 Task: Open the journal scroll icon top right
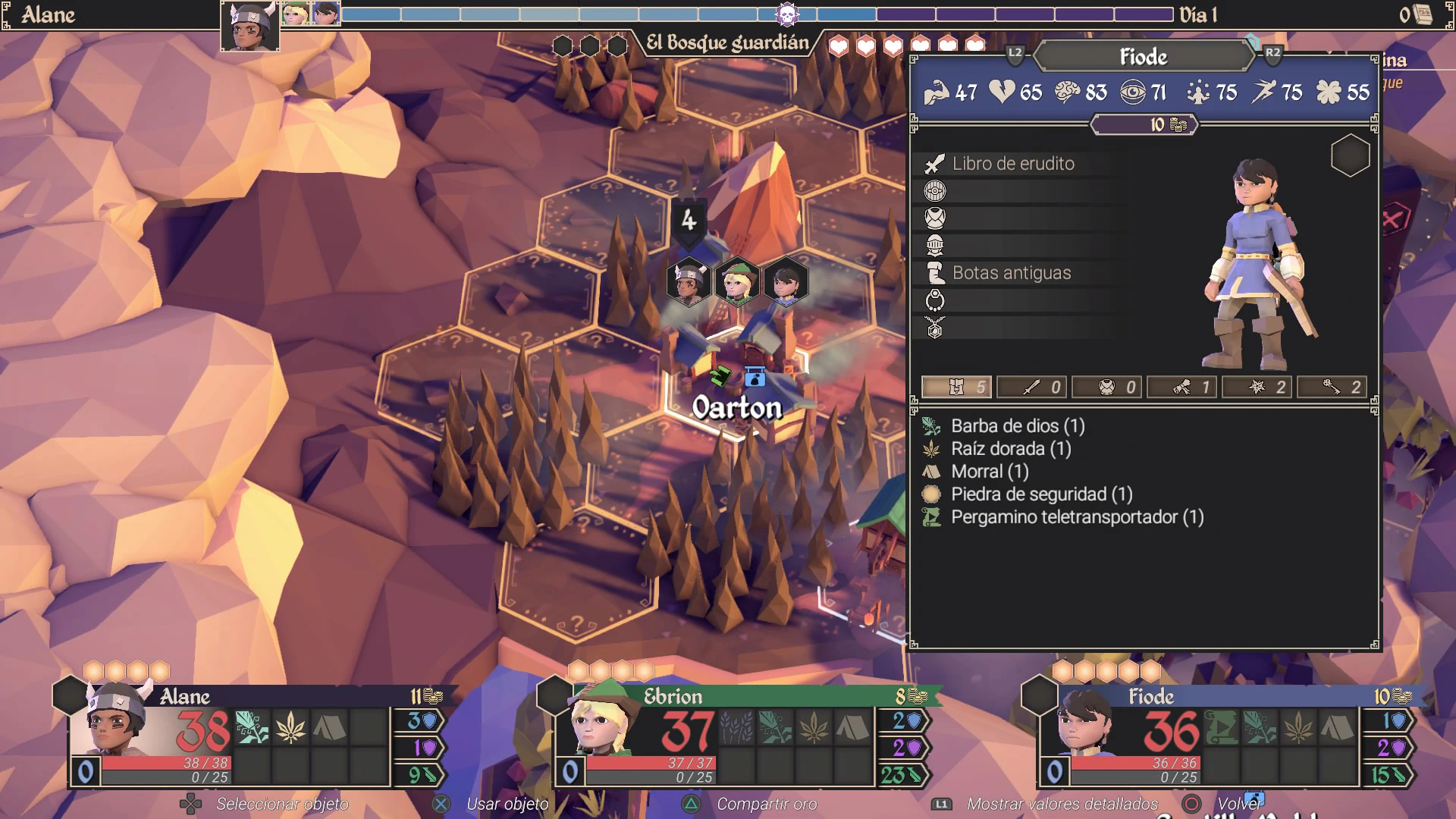point(1423,14)
